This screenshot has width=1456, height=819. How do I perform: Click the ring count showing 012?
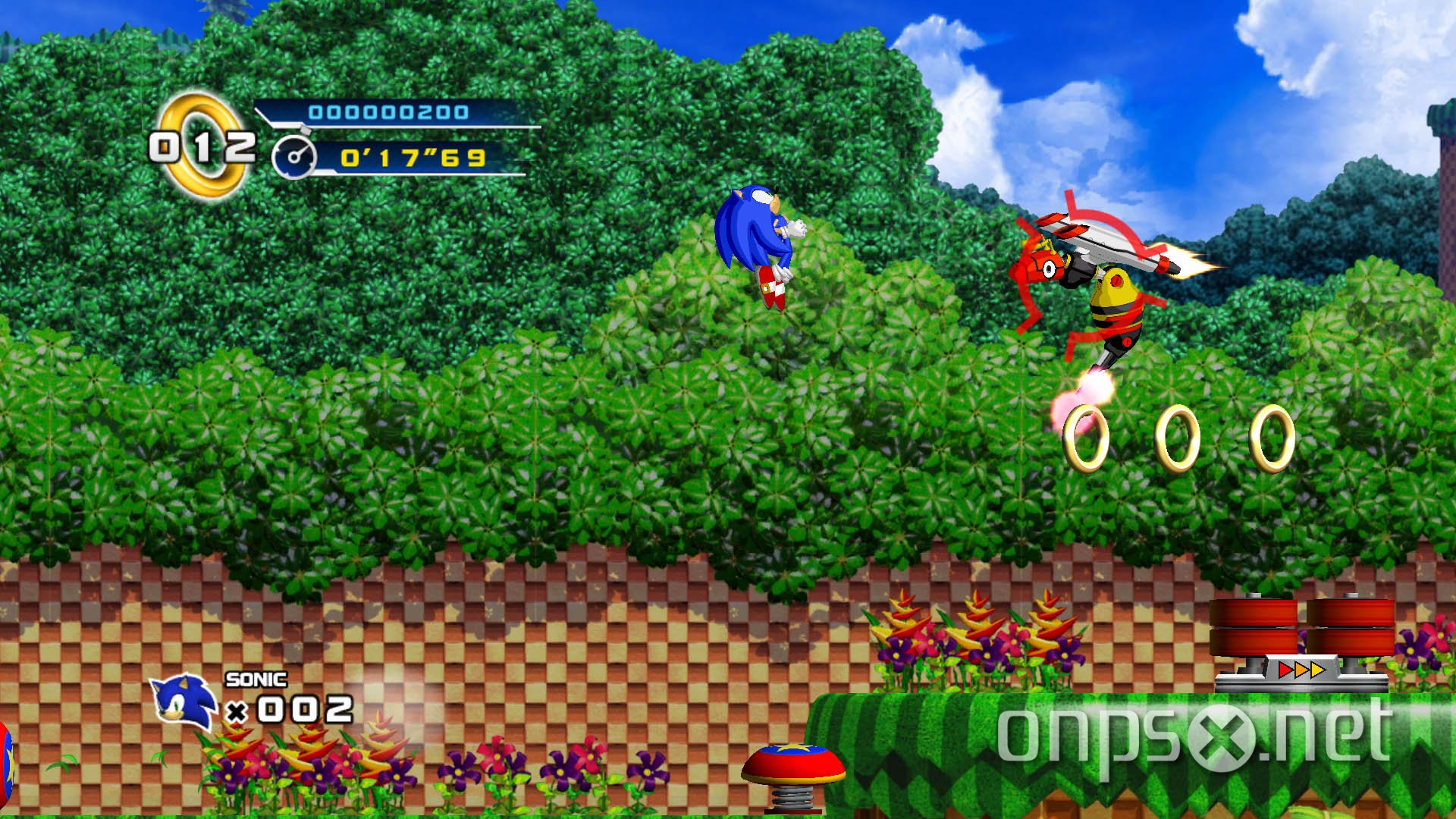pos(205,144)
